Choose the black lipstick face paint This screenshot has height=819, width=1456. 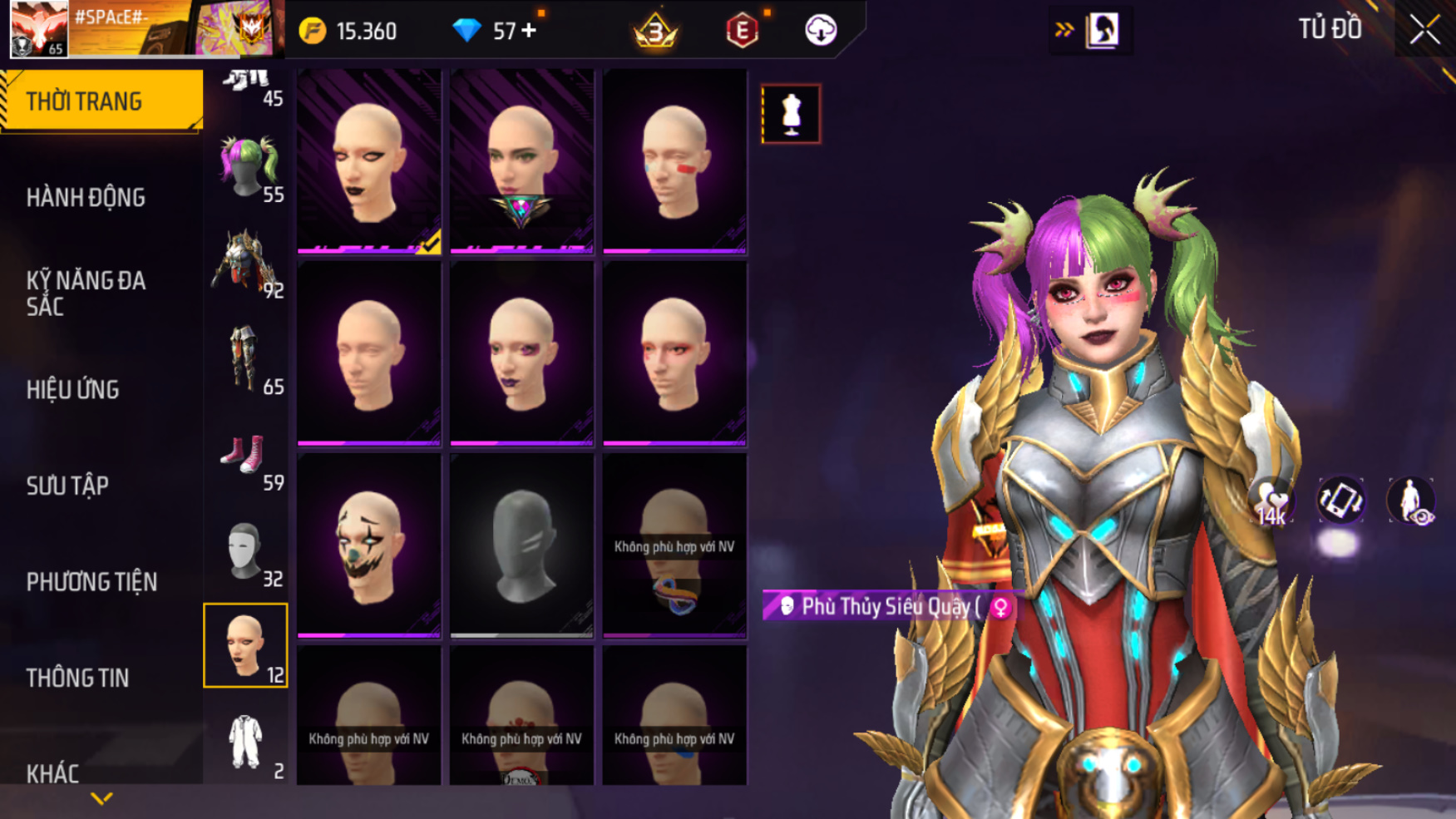tap(369, 161)
